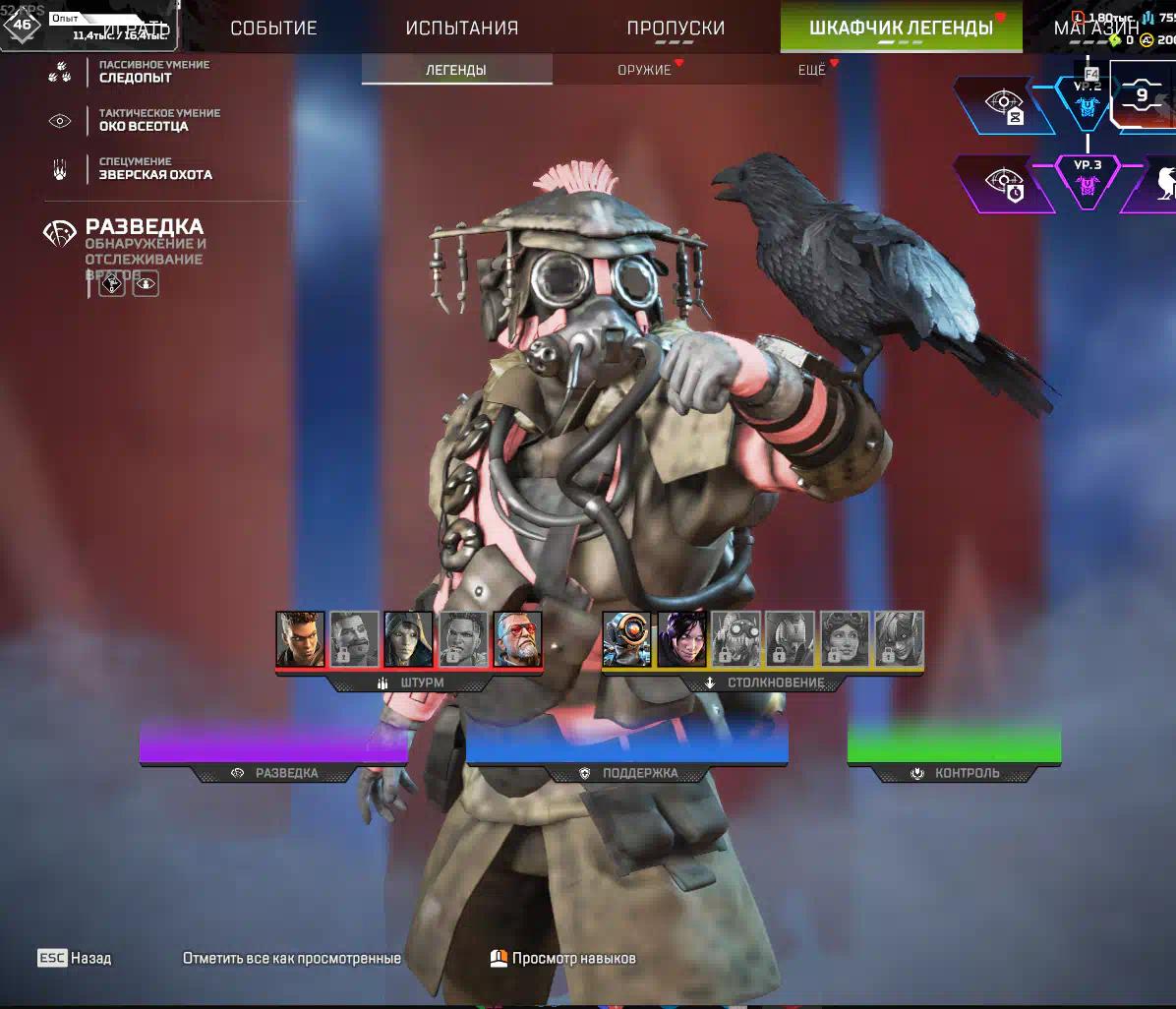Pick the Pathfinder robot portrait
1176x1009 pixels.
coord(627,638)
